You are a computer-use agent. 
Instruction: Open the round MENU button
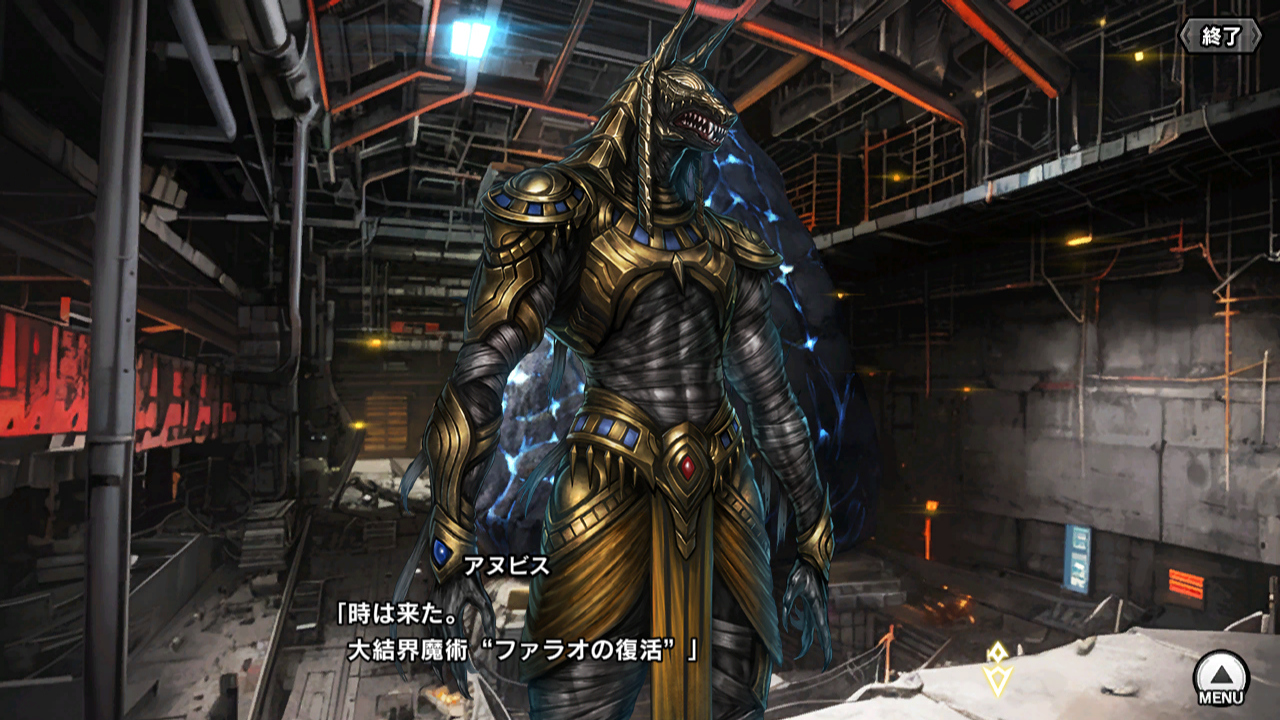point(1221,678)
